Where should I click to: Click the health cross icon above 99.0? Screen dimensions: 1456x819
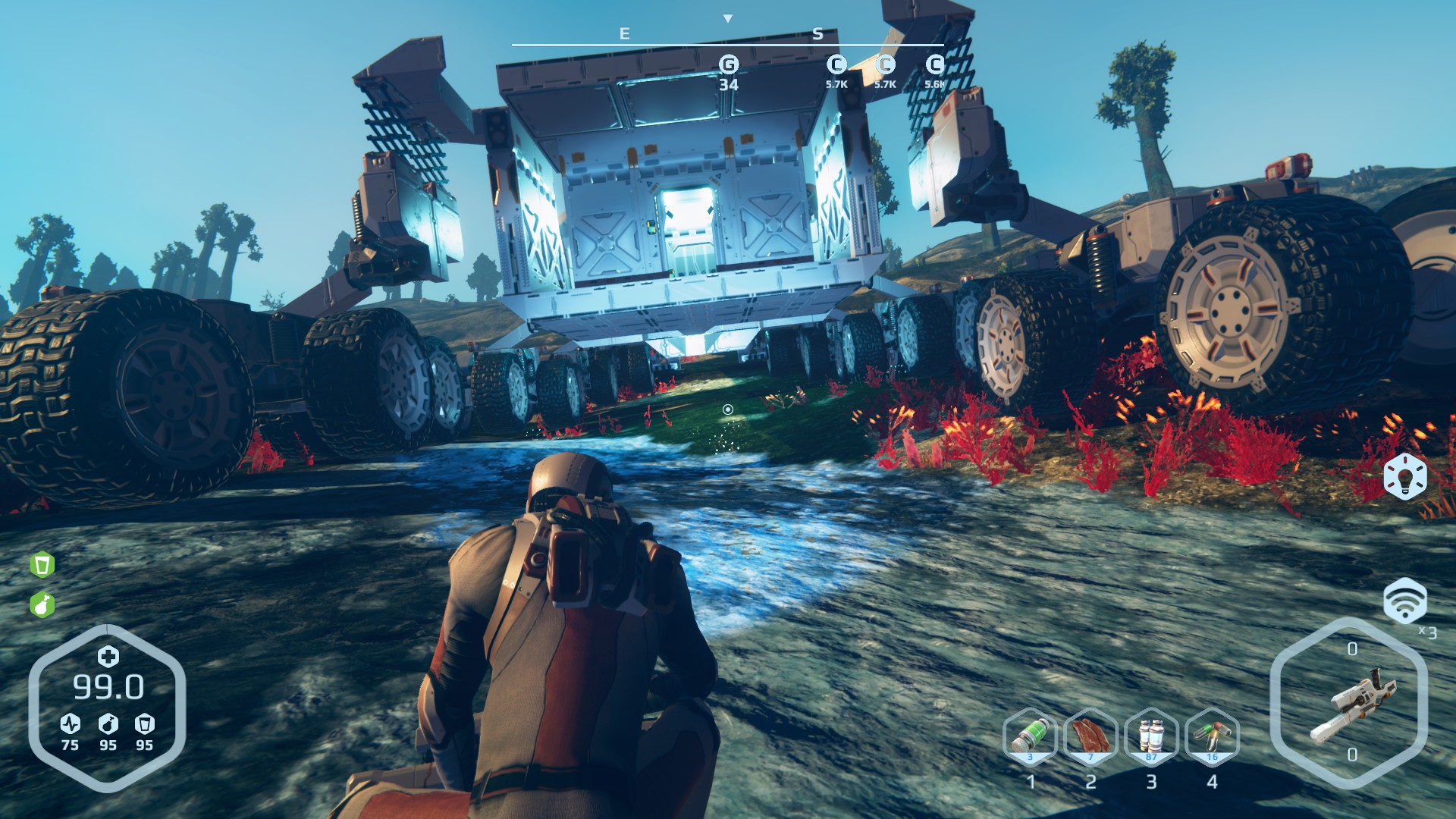tap(108, 657)
